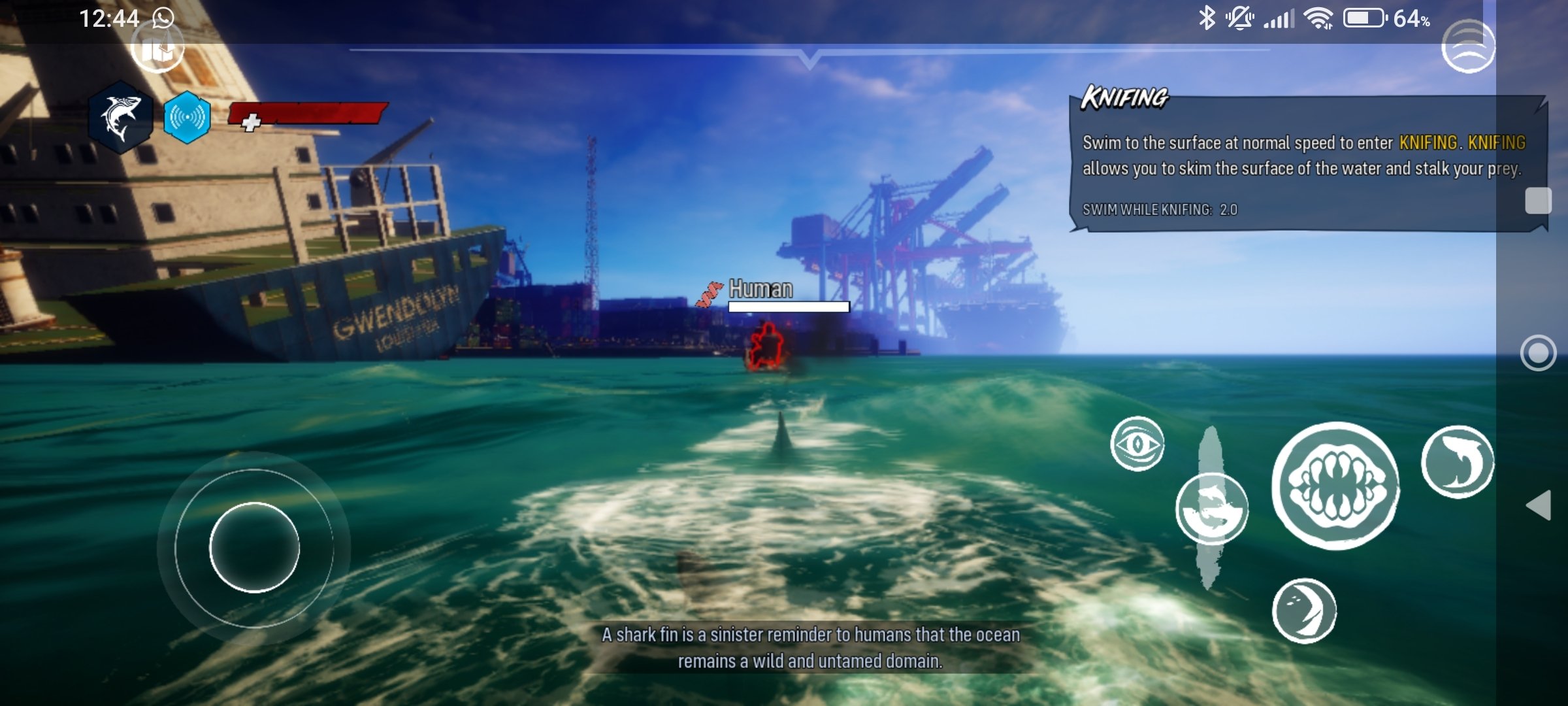Tap the virtual movement joystick knob
1568x706 pixels.
click(x=254, y=547)
